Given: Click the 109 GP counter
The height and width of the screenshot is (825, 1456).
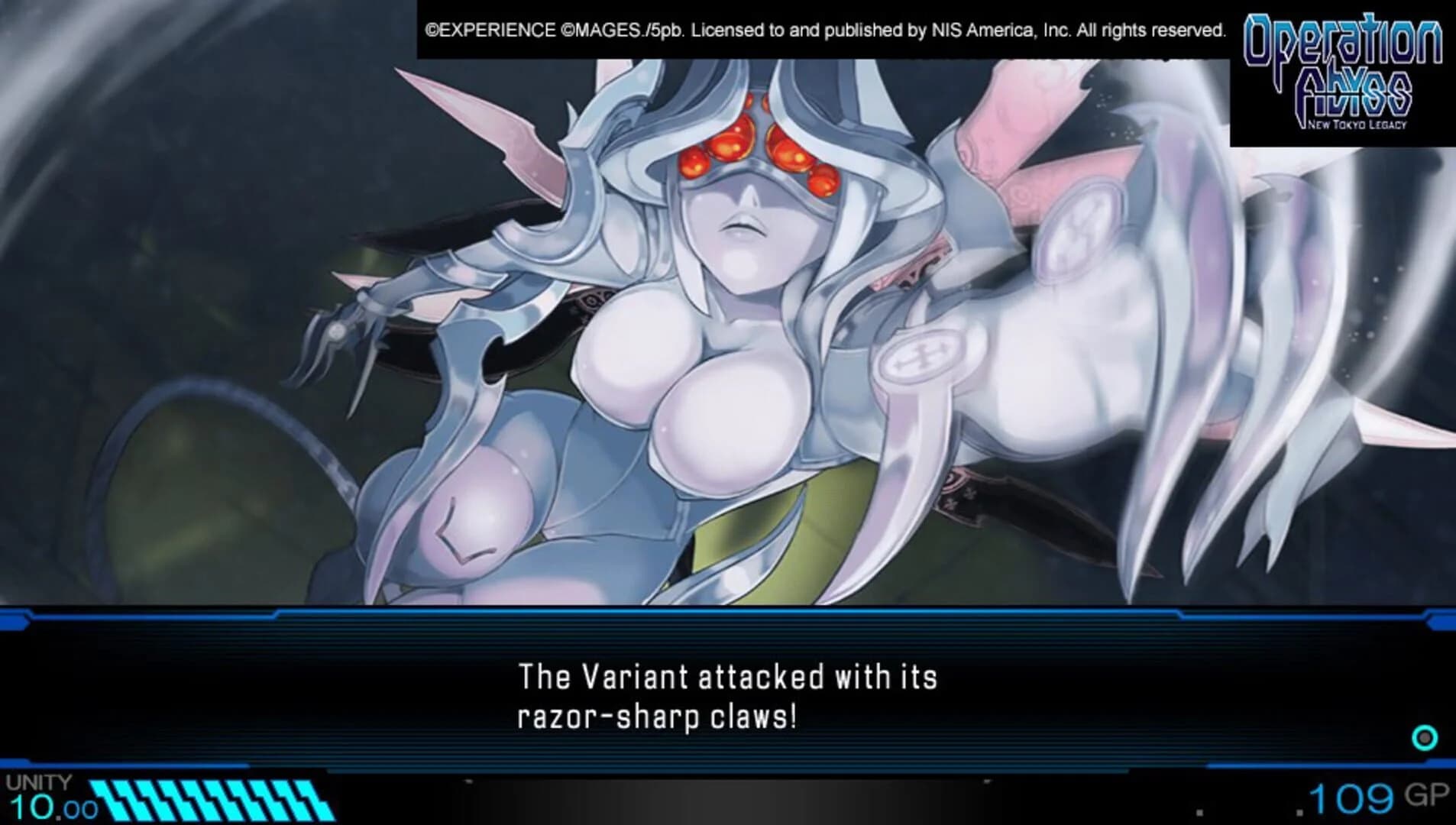Looking at the screenshot, I should [1390, 795].
